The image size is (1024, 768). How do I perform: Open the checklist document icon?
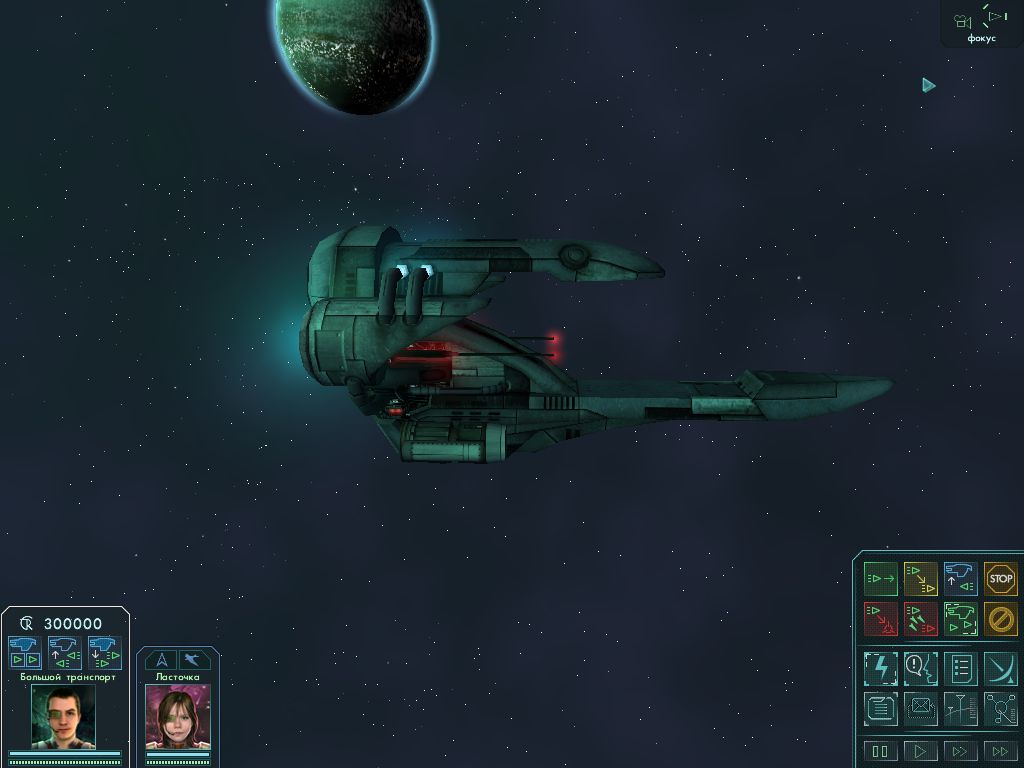[960, 667]
